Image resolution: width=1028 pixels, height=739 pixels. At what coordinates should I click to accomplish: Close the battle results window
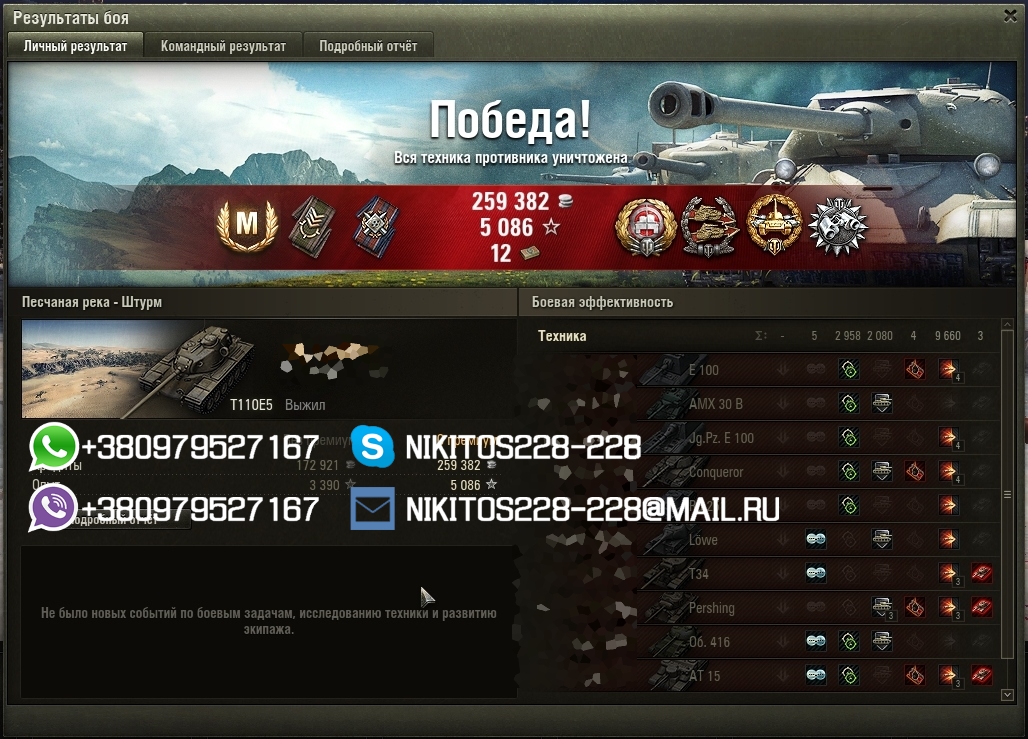1010,15
